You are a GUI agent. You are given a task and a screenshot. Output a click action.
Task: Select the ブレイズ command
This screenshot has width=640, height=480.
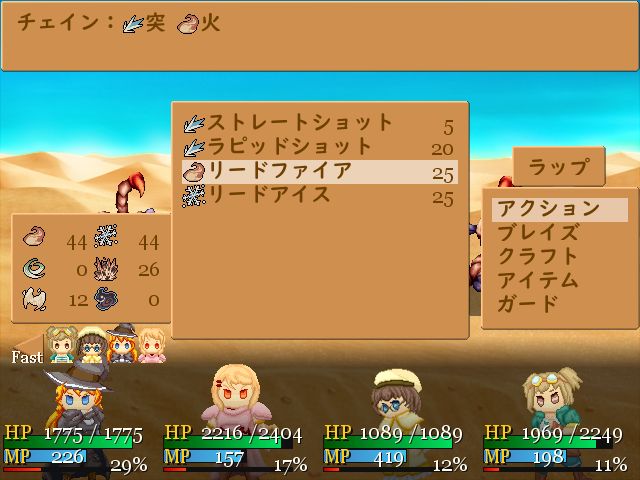point(538,233)
